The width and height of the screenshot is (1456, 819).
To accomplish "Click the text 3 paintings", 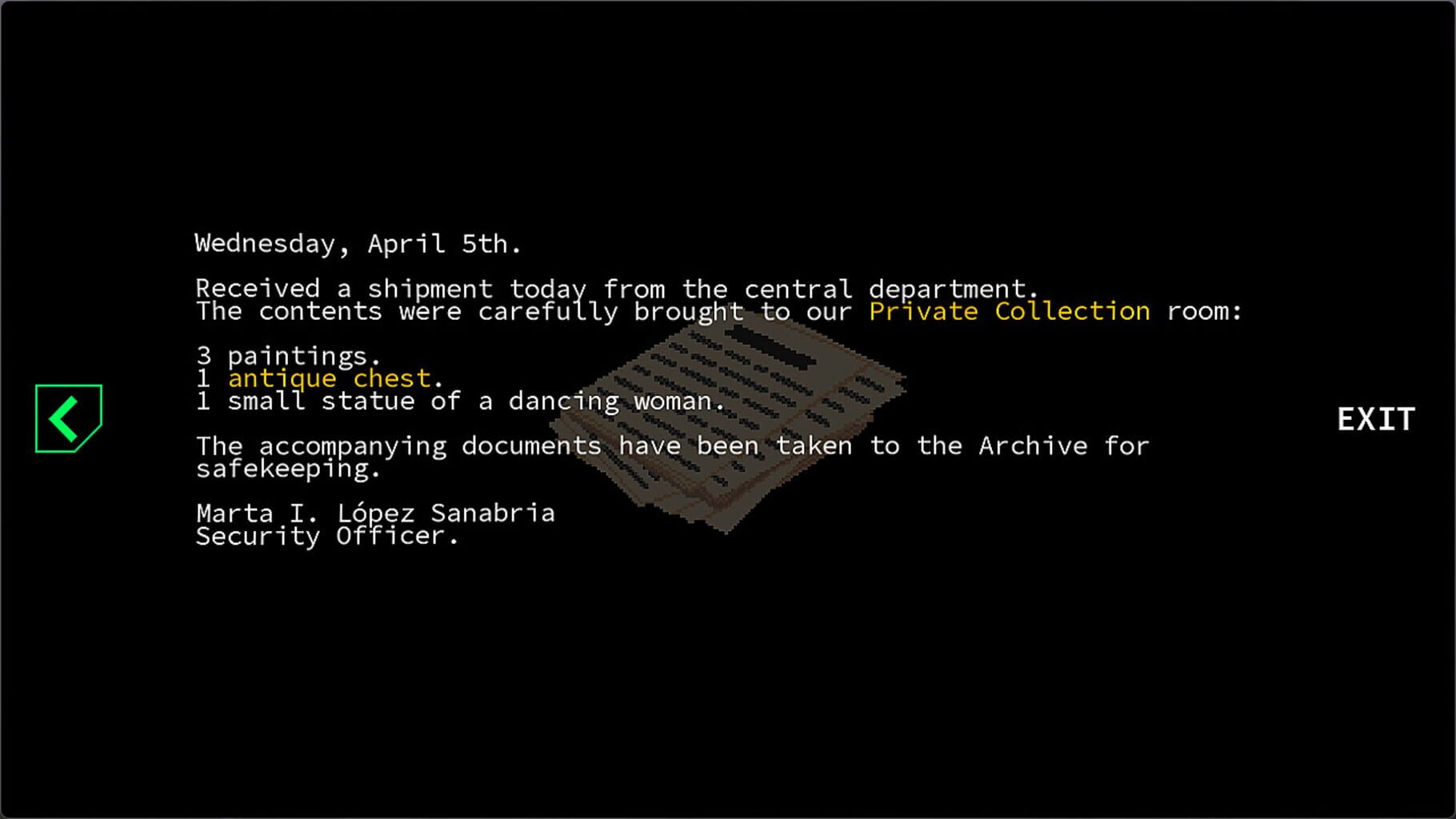I will (289, 356).
